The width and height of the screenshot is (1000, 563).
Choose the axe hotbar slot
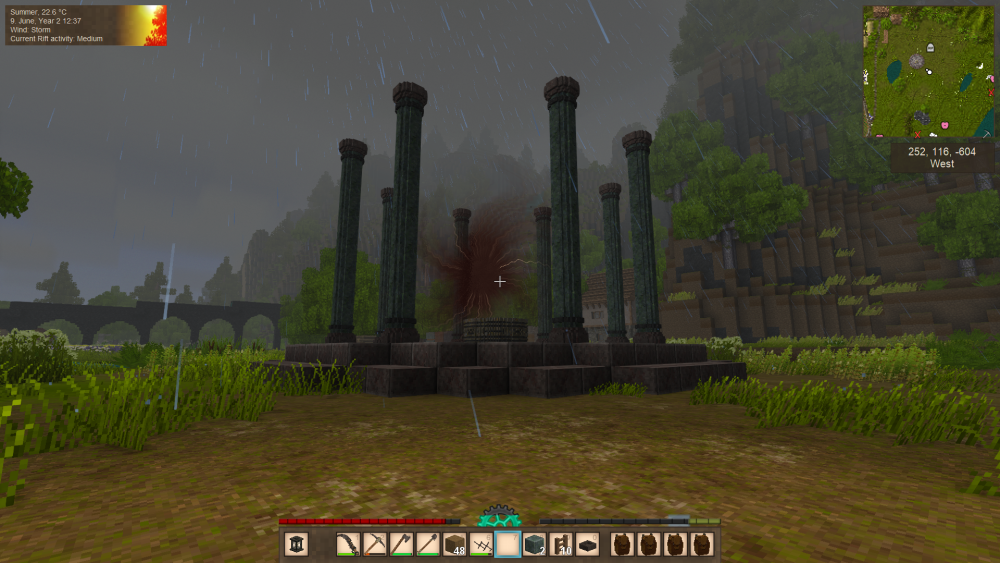click(x=402, y=544)
